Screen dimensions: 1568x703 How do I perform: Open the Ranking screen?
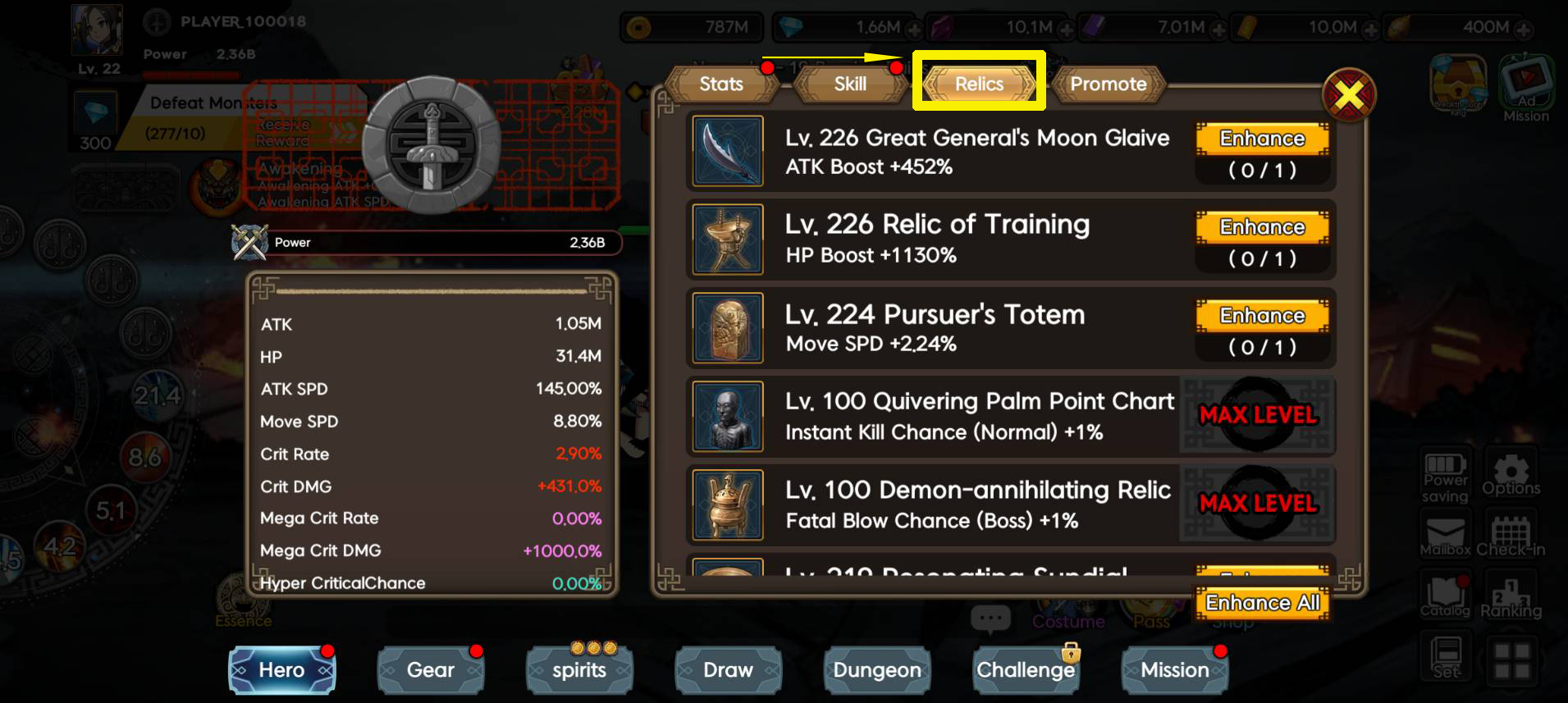click(1511, 594)
